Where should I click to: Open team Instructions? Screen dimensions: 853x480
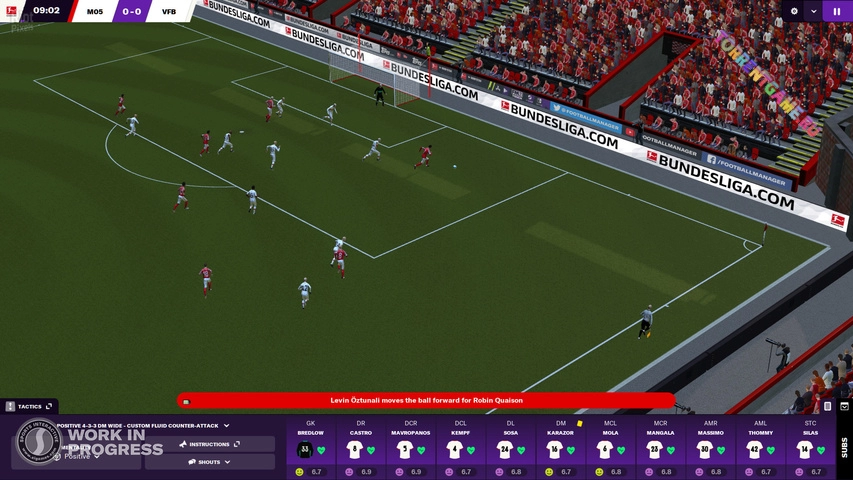tap(209, 444)
